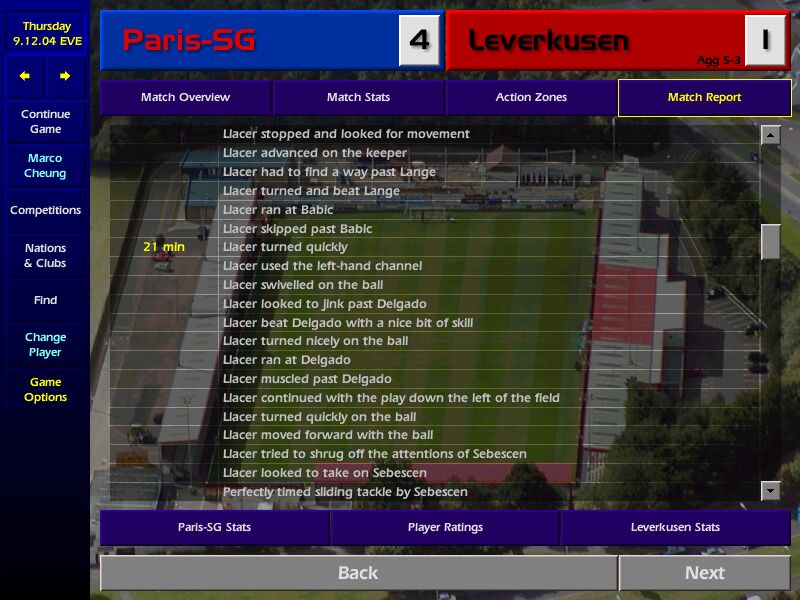The height and width of the screenshot is (600, 800).
Task: Go Back to the previous screen
Action: coord(358,573)
